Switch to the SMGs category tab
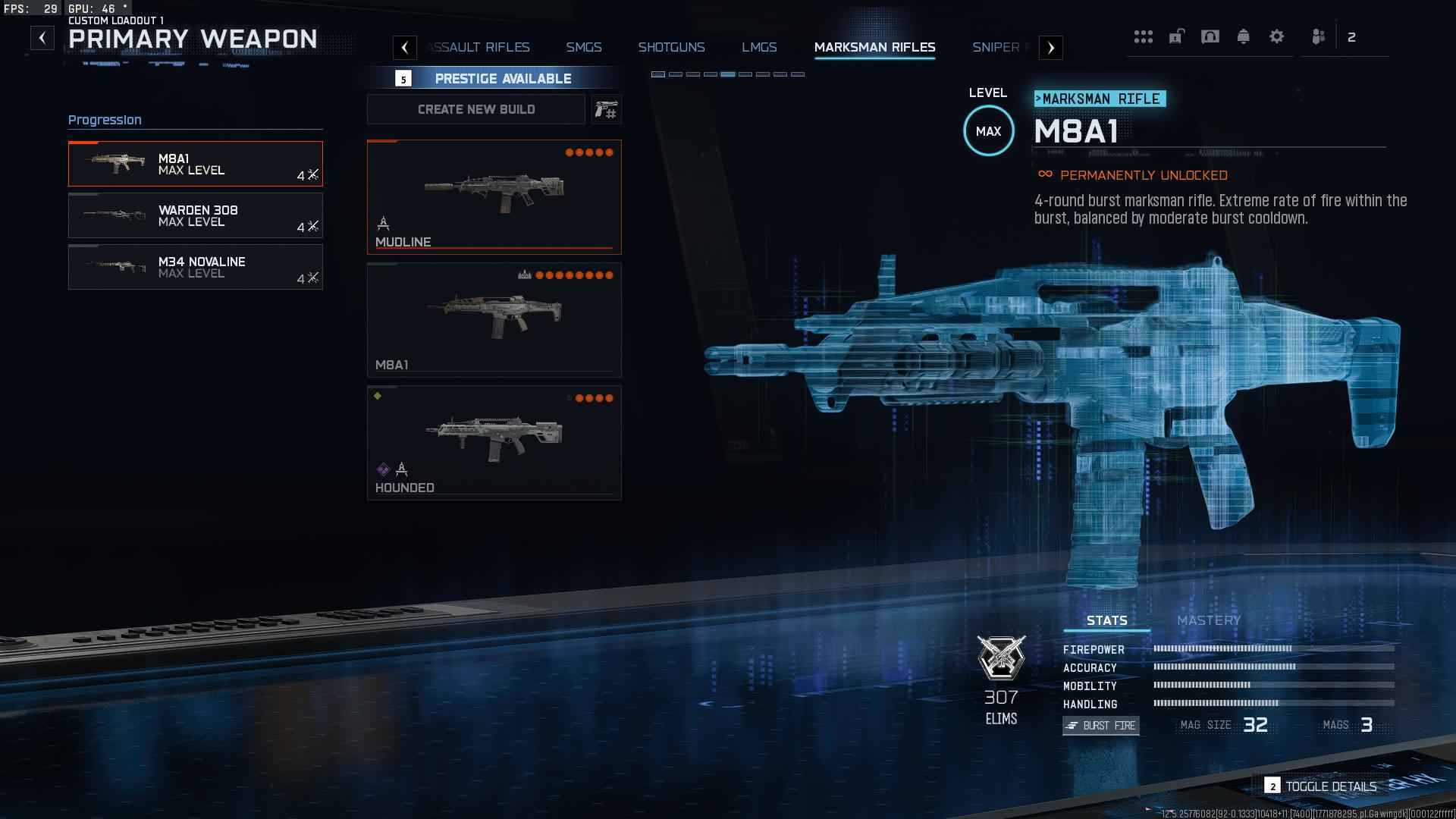The width and height of the screenshot is (1456, 819). [x=583, y=47]
